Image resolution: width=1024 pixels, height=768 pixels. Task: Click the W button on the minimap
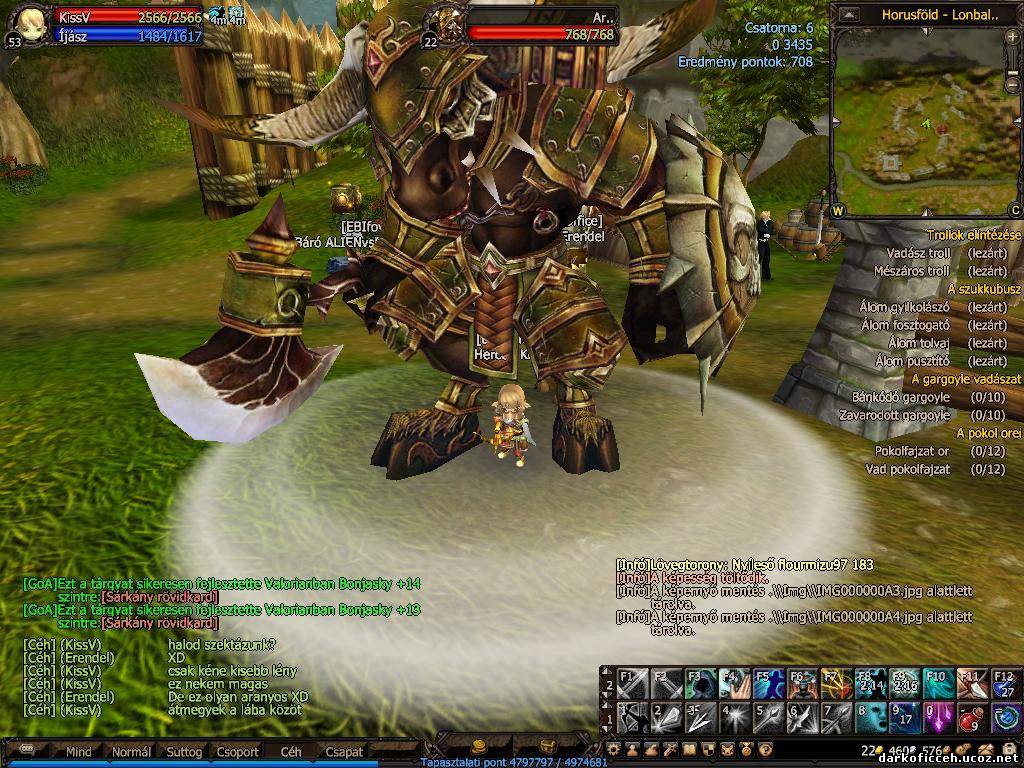[838, 210]
